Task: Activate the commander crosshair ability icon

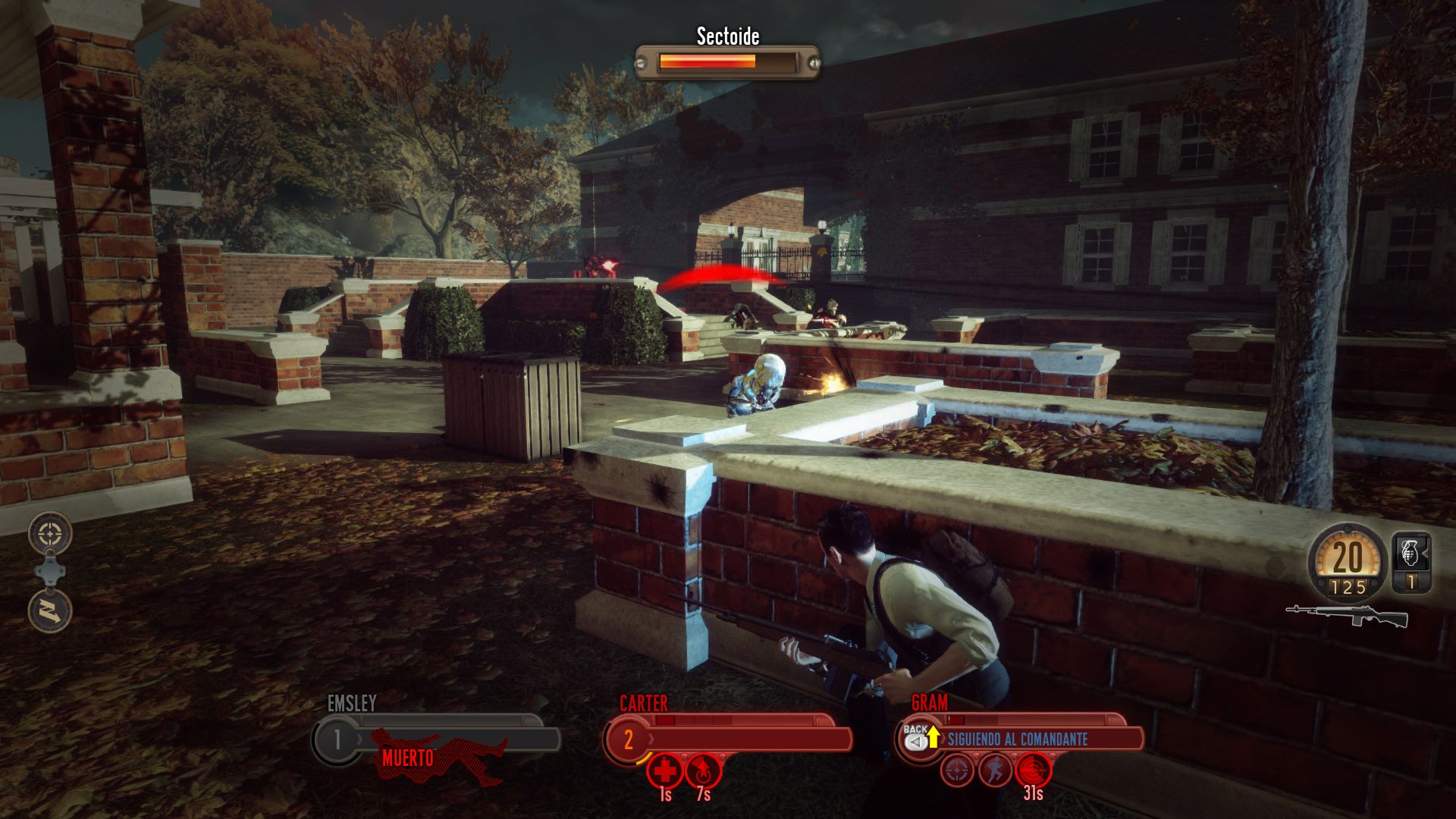Action: (50, 534)
